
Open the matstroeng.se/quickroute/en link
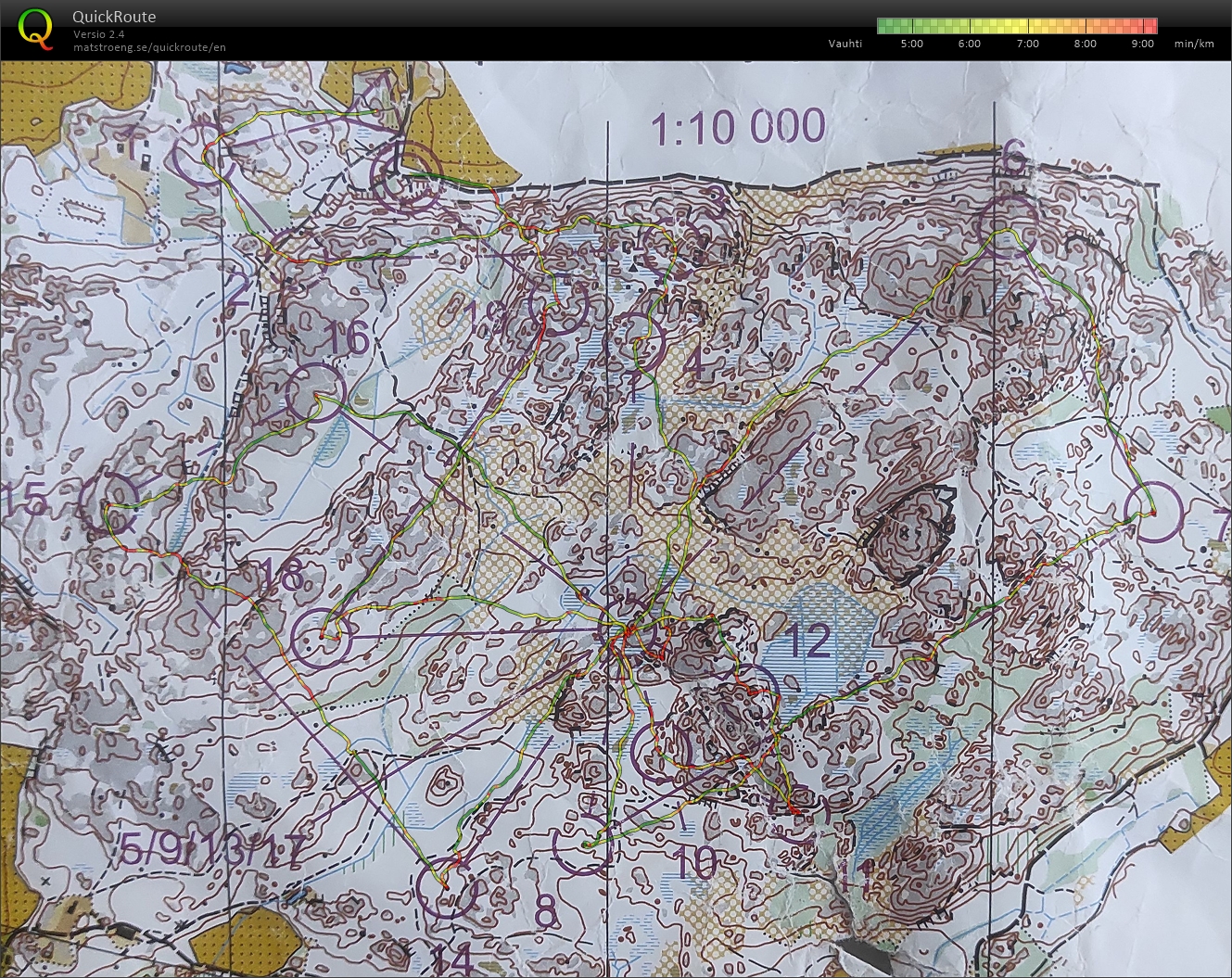(148, 47)
